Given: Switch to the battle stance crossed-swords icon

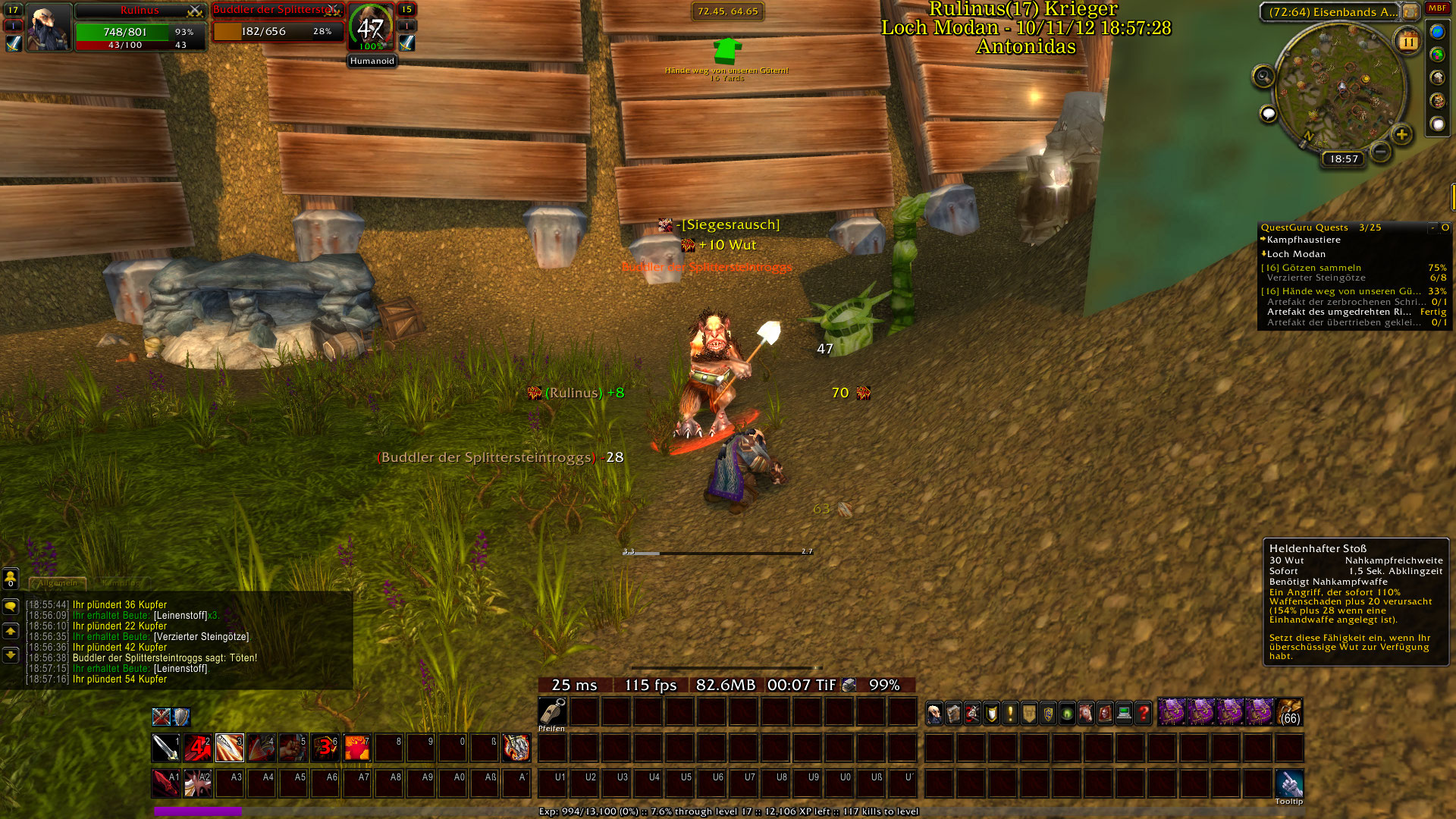Looking at the screenshot, I should [161, 717].
